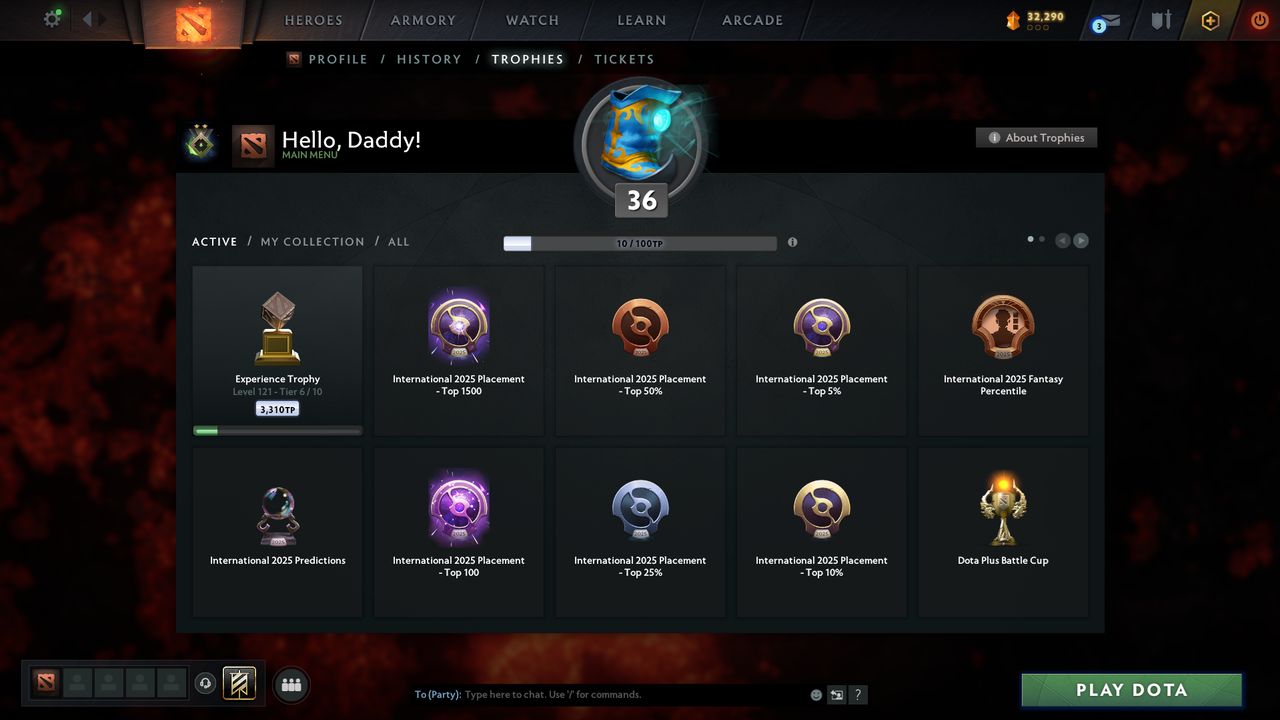1280x720 pixels.
Task: Open Dota Plus via the gold hexagon icon
Action: pos(1209,19)
